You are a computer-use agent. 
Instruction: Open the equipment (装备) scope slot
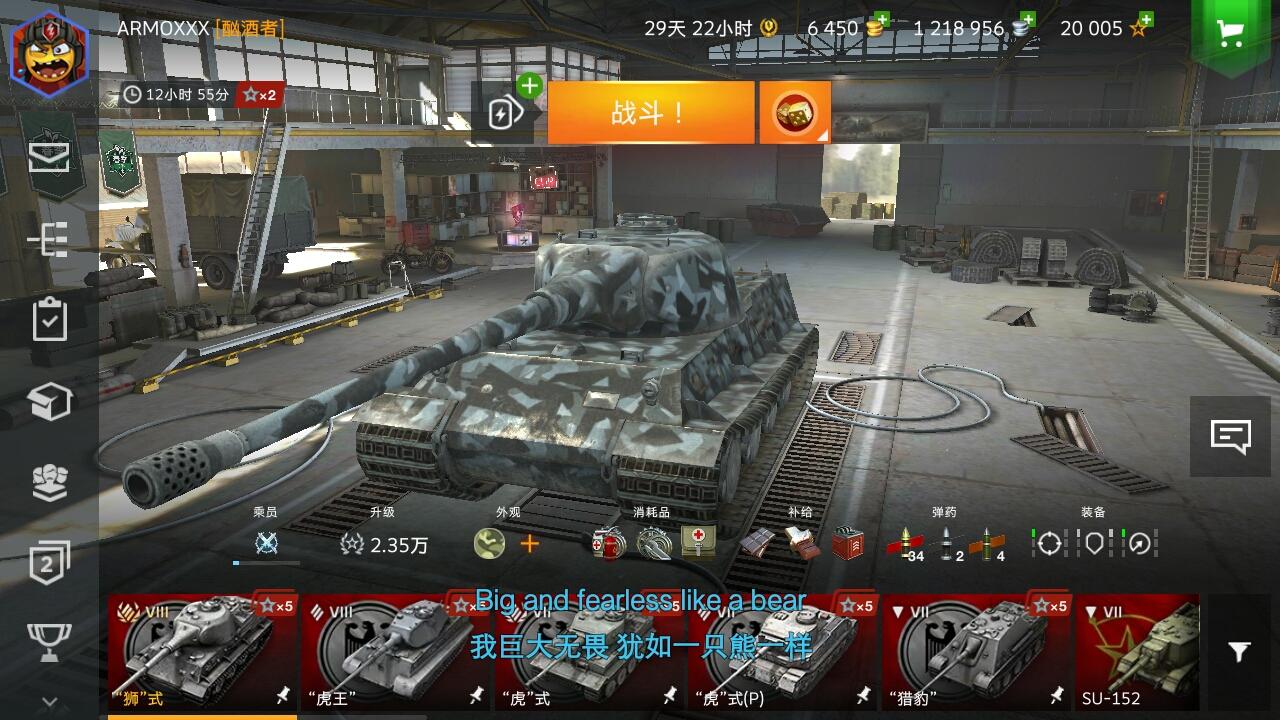click(1048, 544)
